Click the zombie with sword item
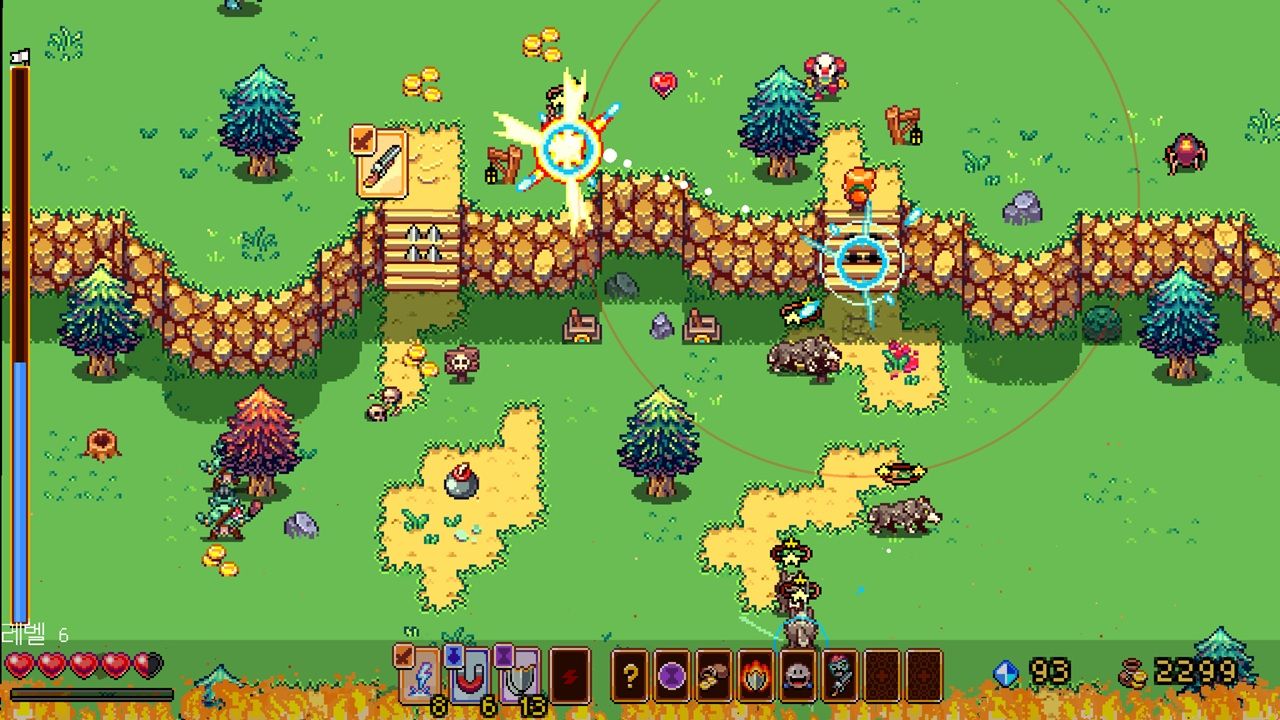The height and width of the screenshot is (720, 1280). click(840, 676)
